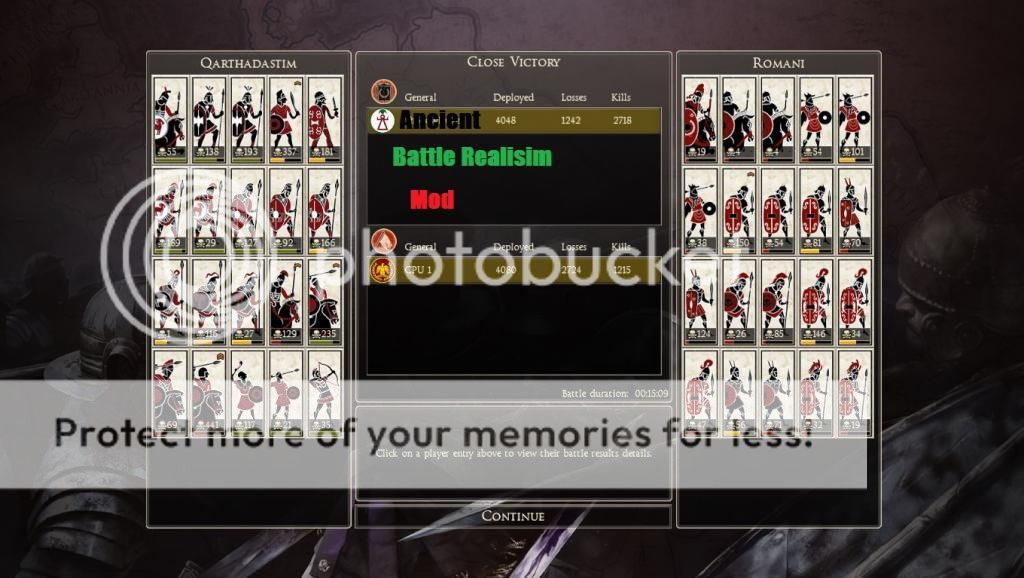This screenshot has width=1024, height=578.
Task: Select the Romani unit card with 101 kills
Action: [x=853, y=118]
